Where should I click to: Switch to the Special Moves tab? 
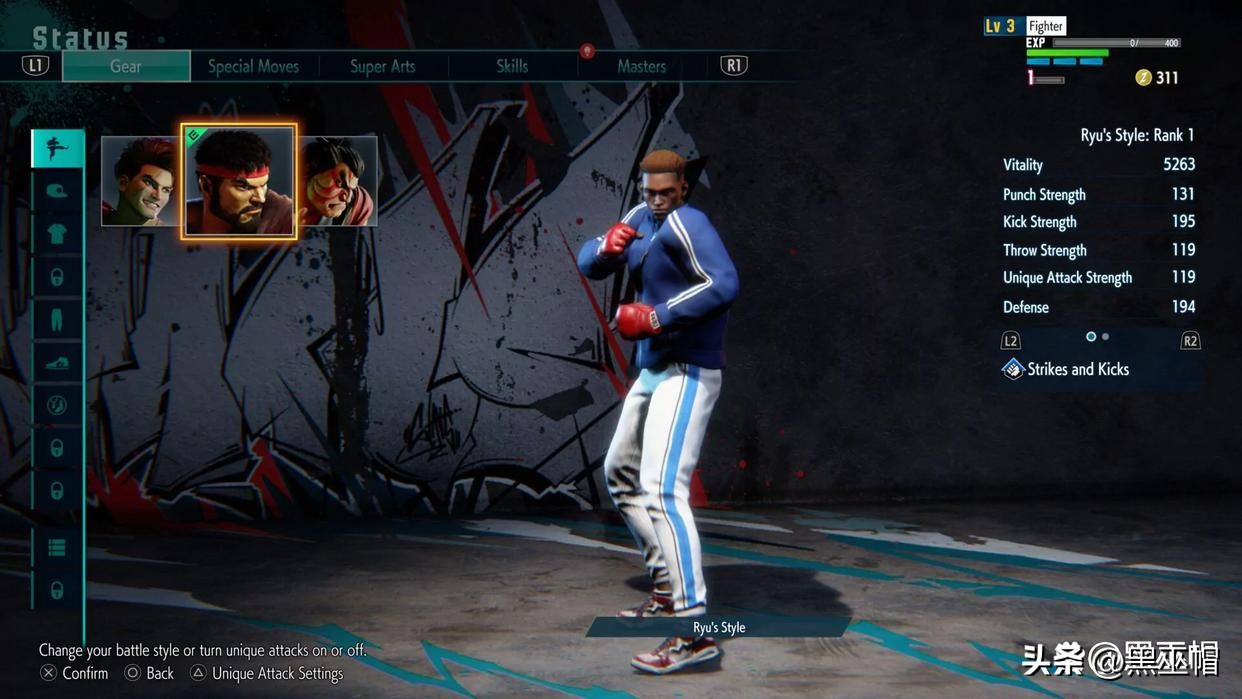click(253, 66)
